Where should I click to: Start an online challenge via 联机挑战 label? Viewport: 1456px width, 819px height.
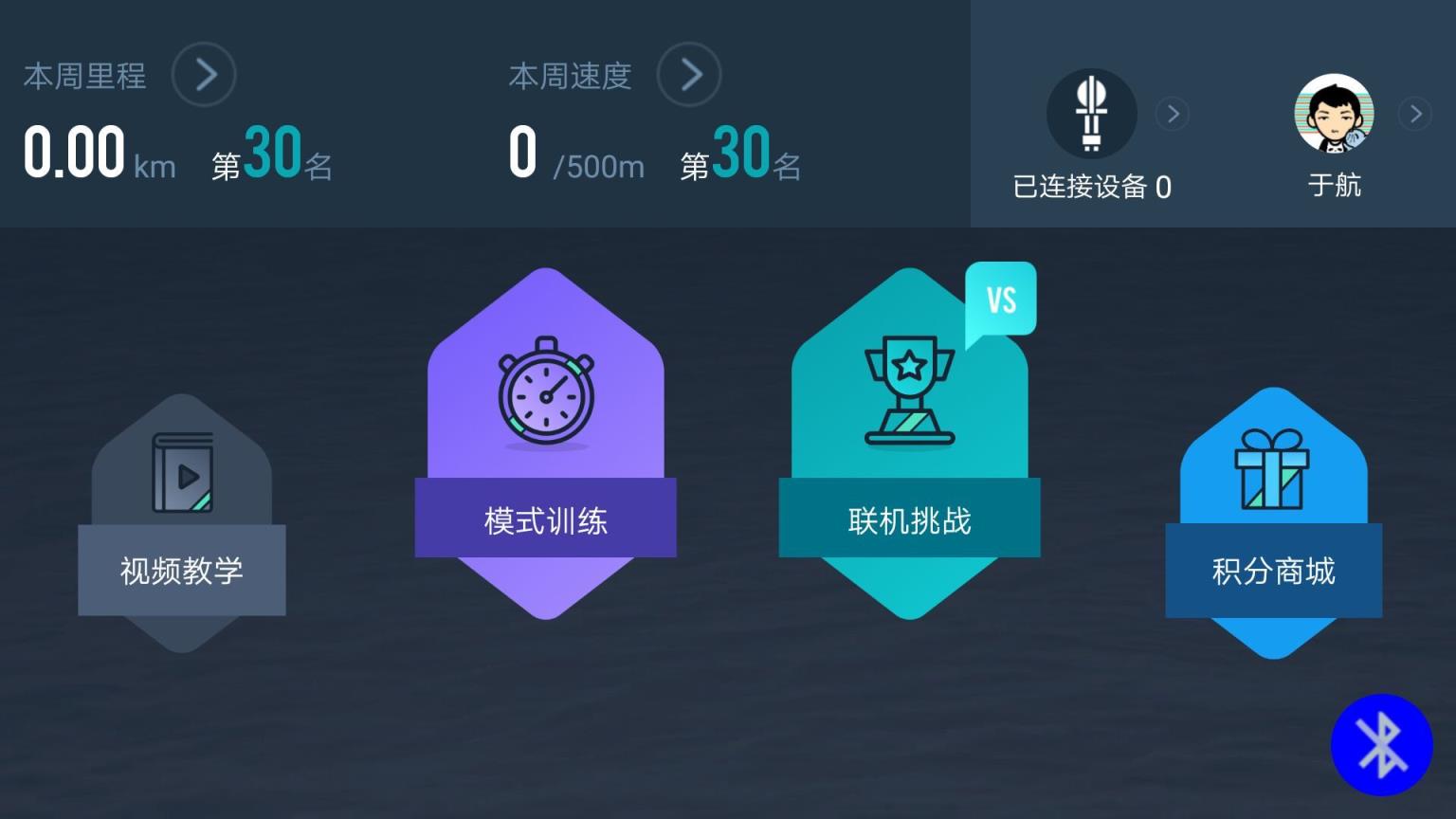908,519
